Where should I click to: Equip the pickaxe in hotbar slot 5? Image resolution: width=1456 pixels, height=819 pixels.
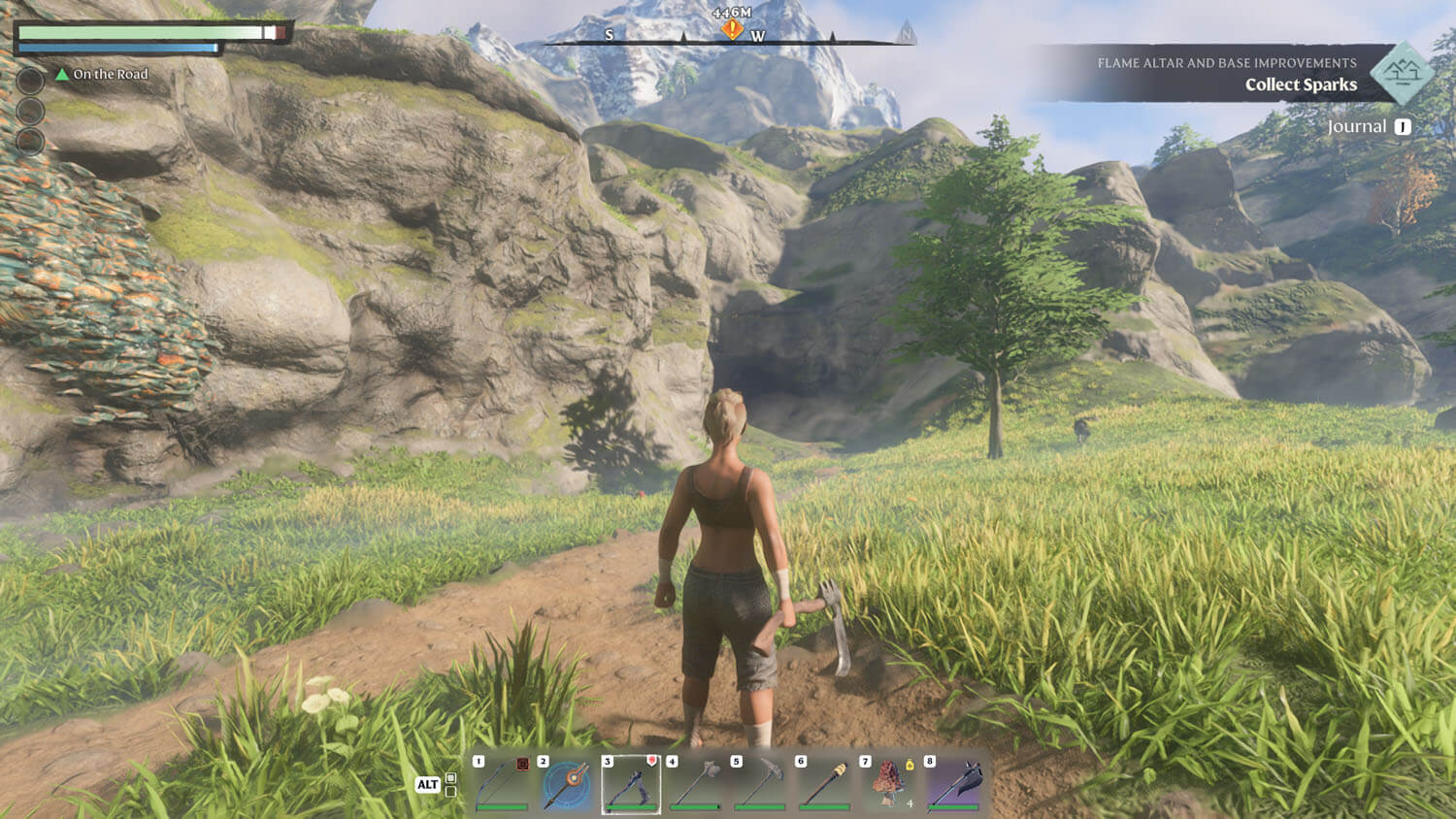760,783
